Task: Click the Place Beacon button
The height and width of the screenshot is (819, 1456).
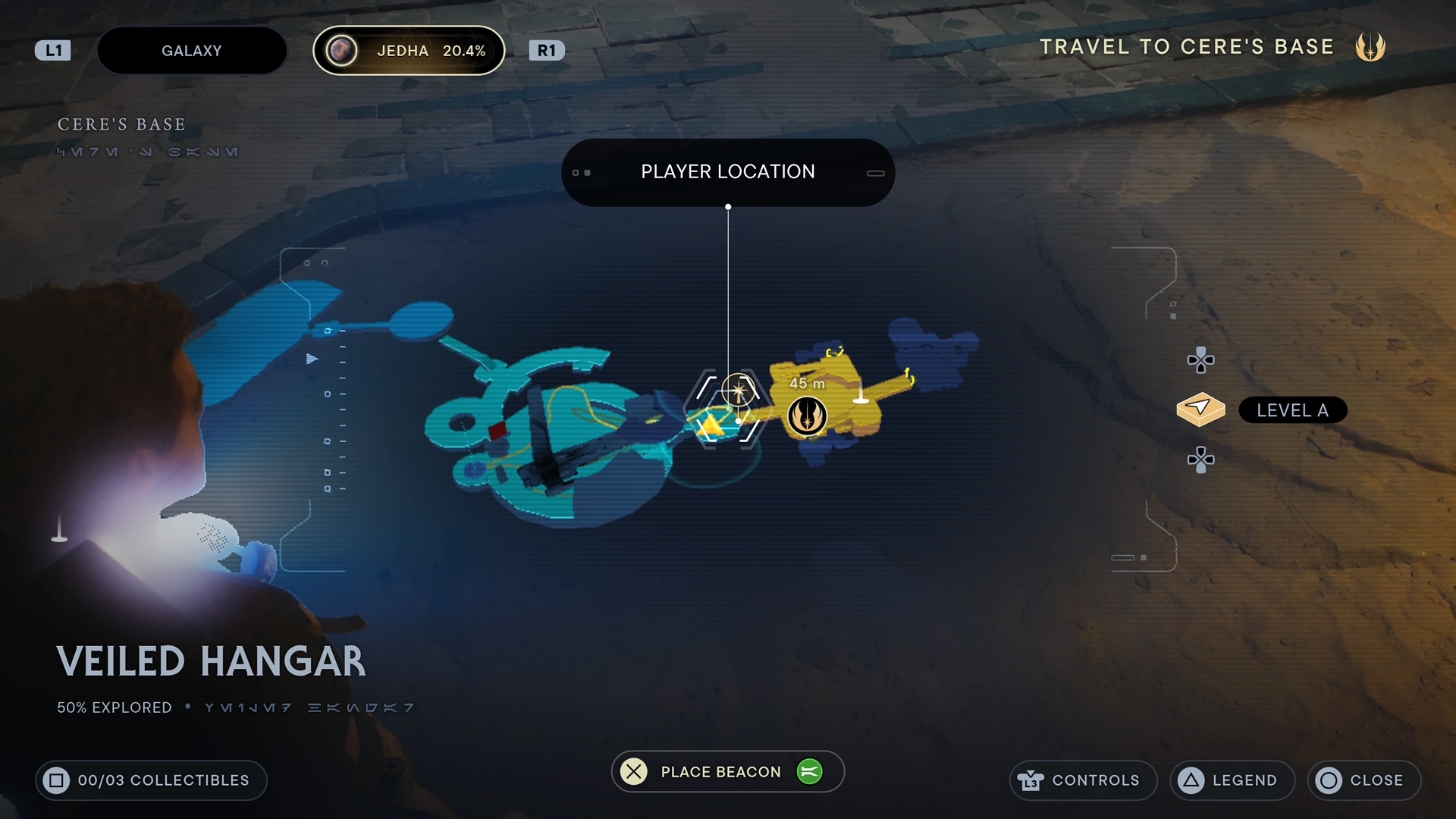Action: point(720,771)
